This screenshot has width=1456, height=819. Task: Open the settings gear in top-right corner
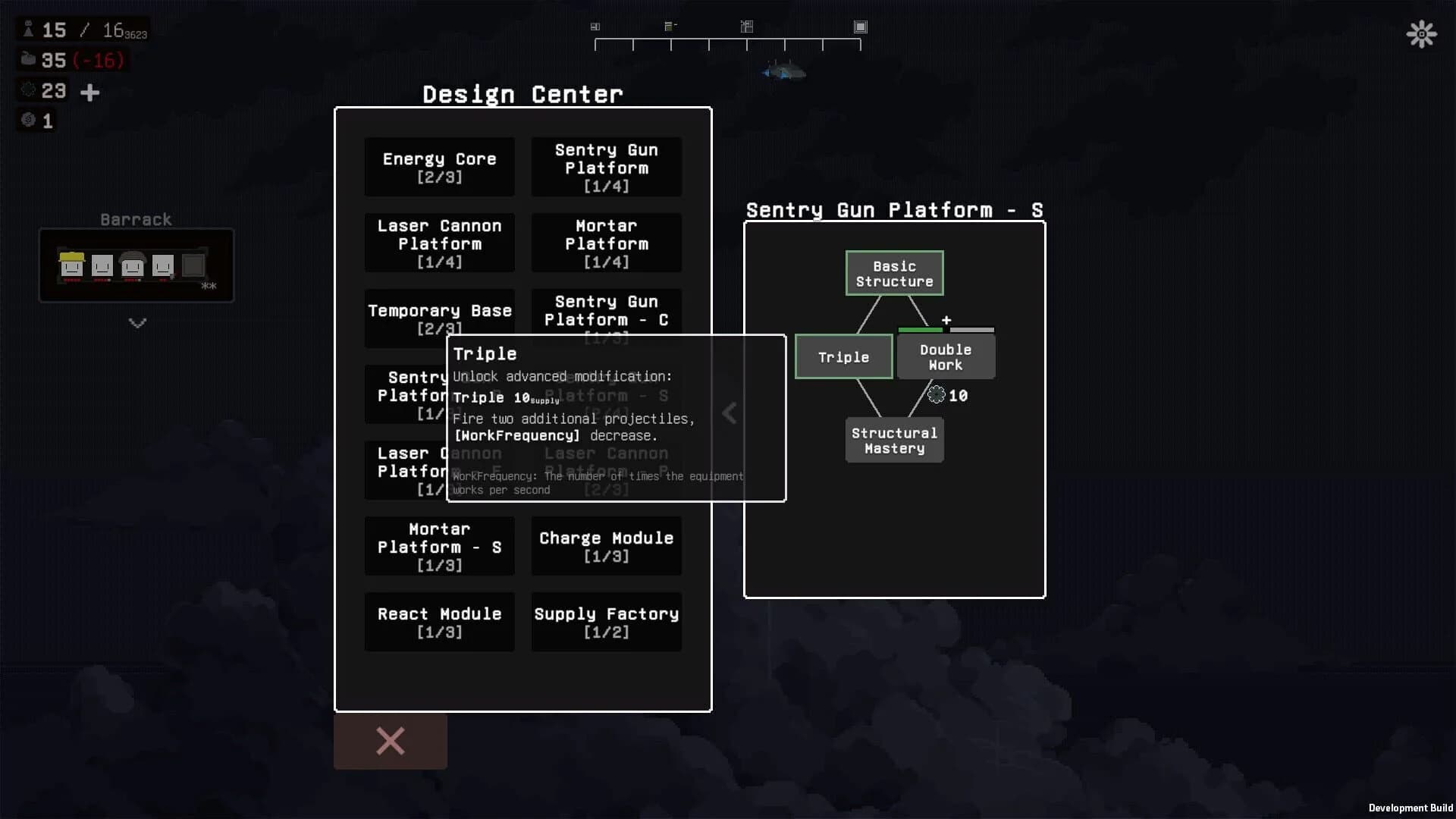pos(1422,34)
